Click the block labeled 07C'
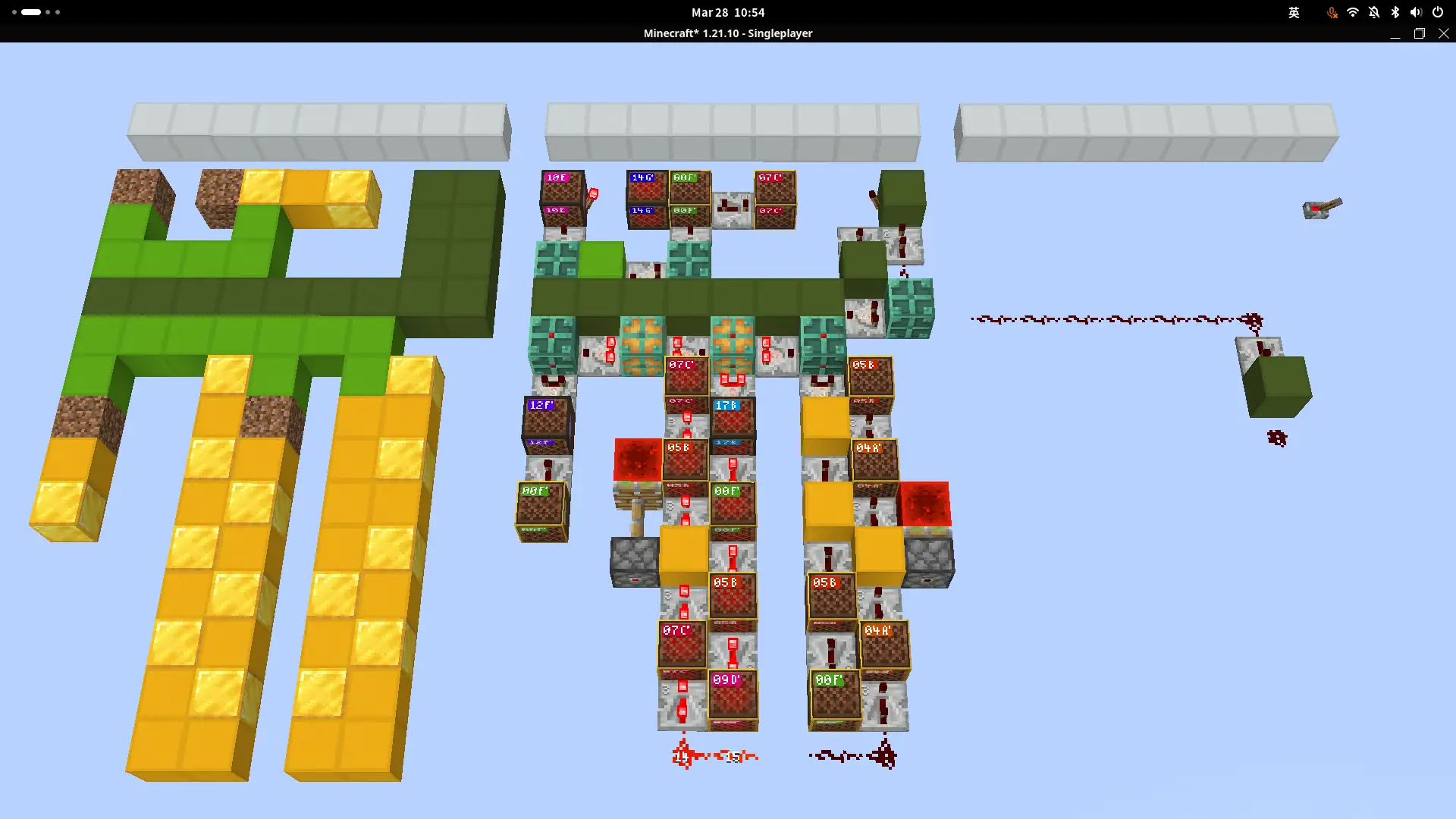Screen dimensions: 1456x819 point(775,193)
